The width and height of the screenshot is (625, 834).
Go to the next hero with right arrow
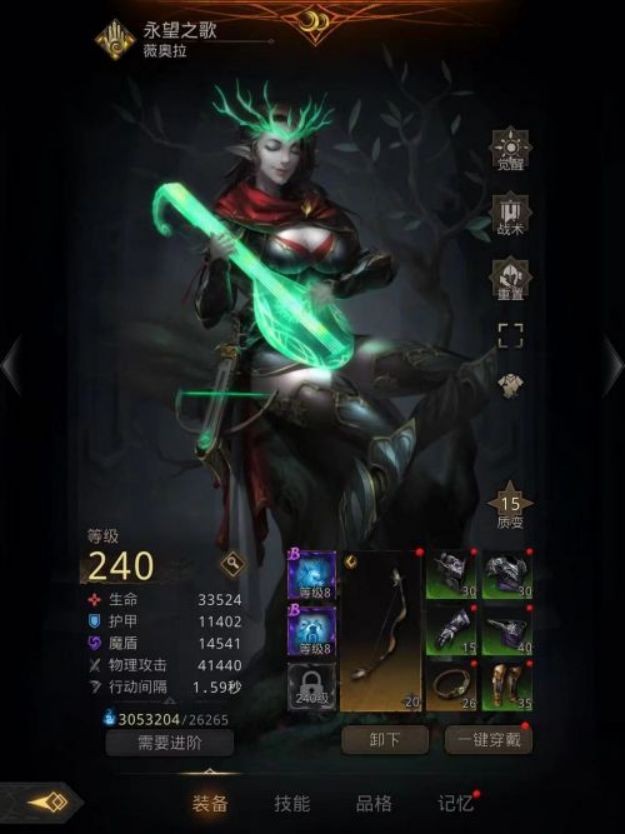pyautogui.click(x=611, y=364)
